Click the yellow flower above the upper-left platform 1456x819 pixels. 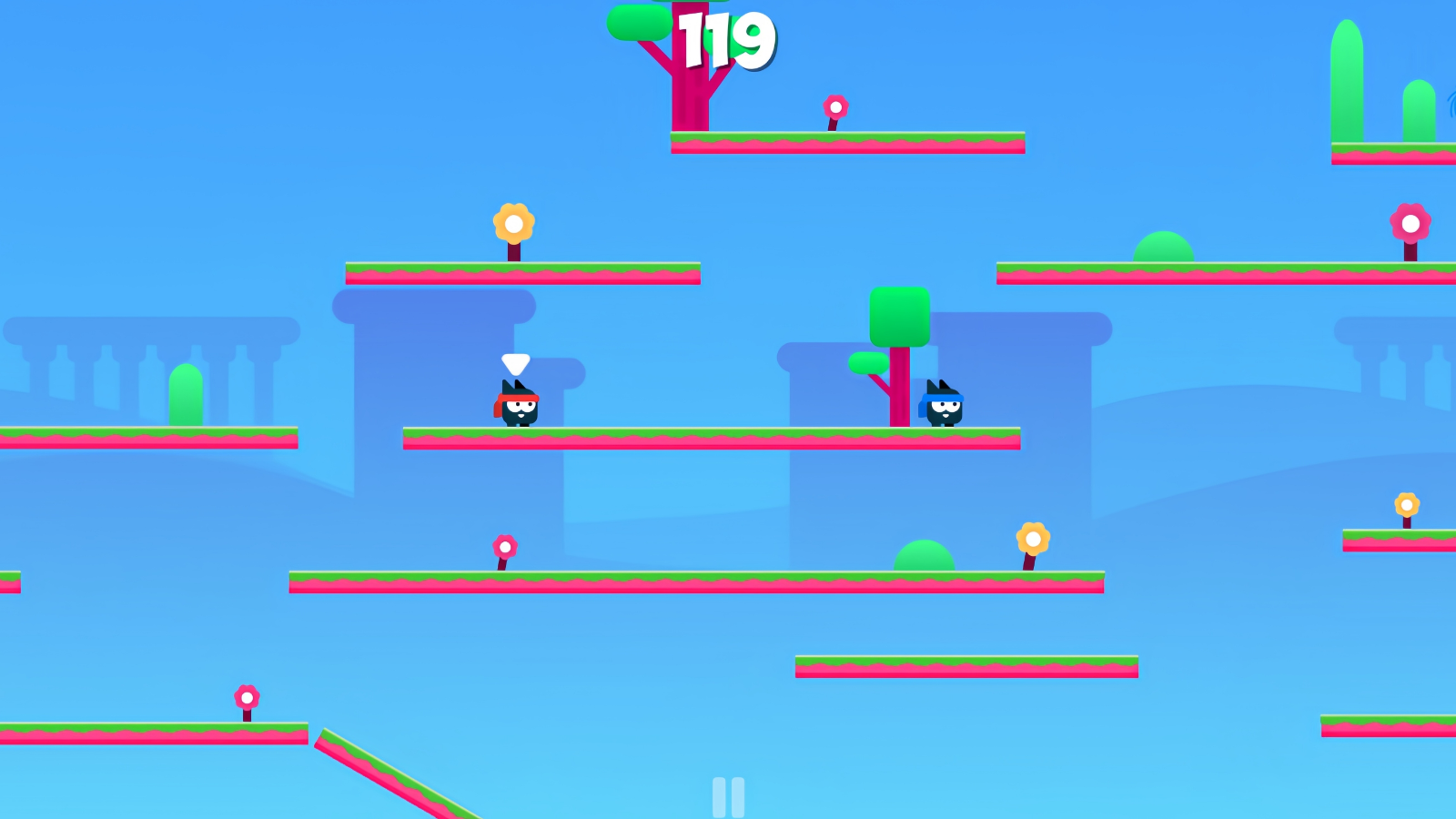(x=514, y=221)
